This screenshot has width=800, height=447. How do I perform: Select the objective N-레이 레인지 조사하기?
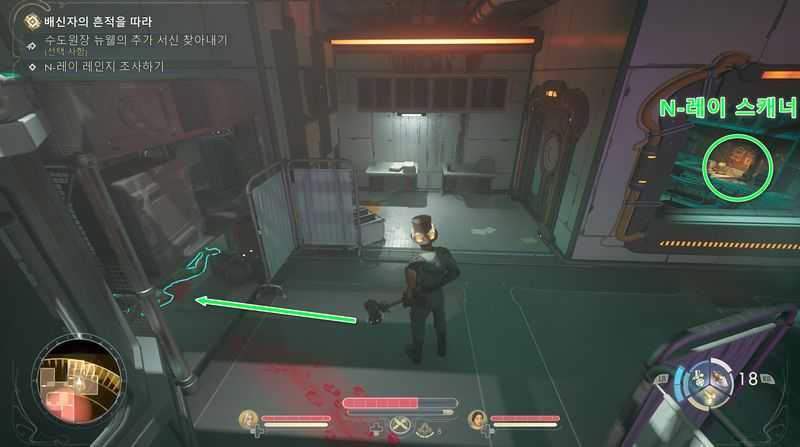coord(104,67)
